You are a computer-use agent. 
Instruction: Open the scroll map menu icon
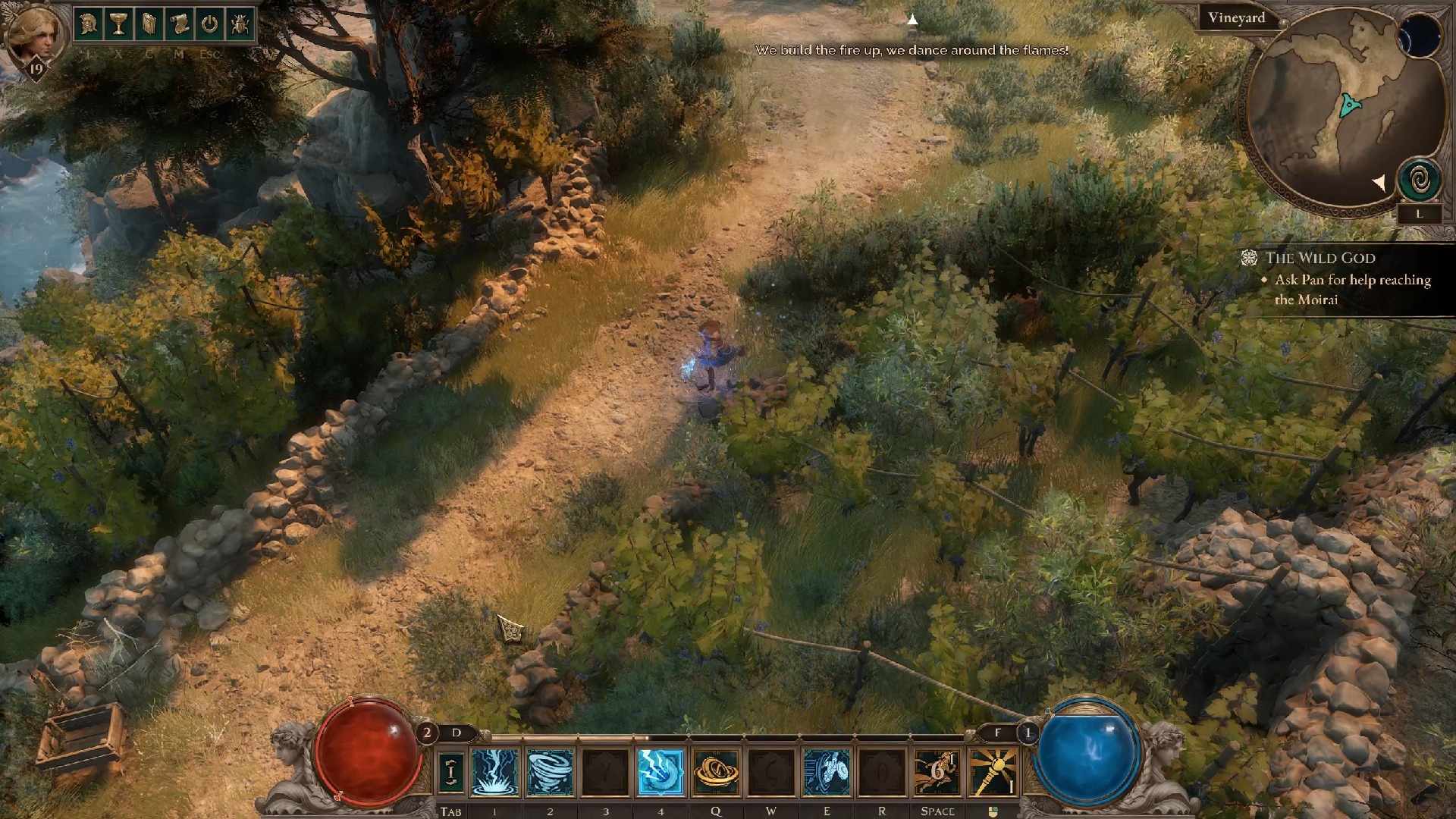[x=179, y=25]
